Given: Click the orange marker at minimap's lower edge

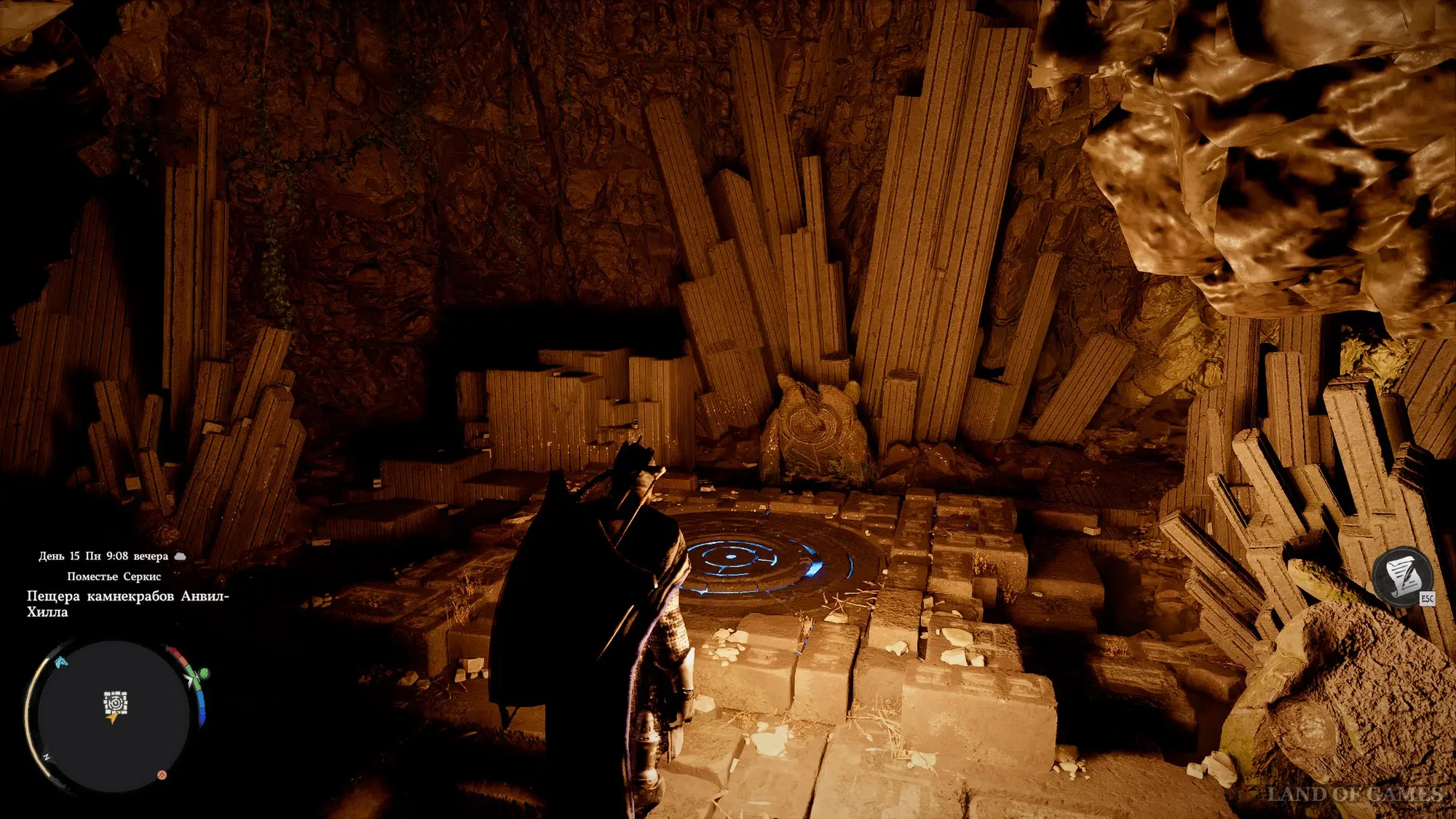Looking at the screenshot, I should 162,775.
